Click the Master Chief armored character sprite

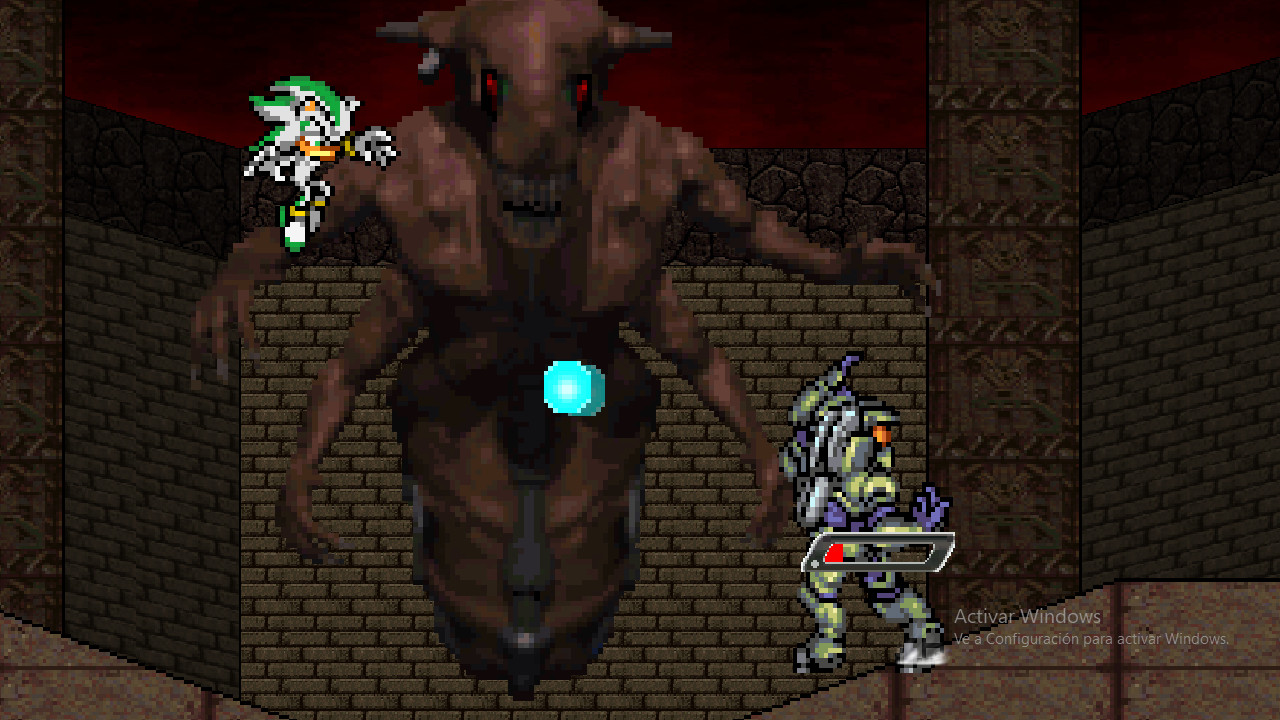(860, 500)
